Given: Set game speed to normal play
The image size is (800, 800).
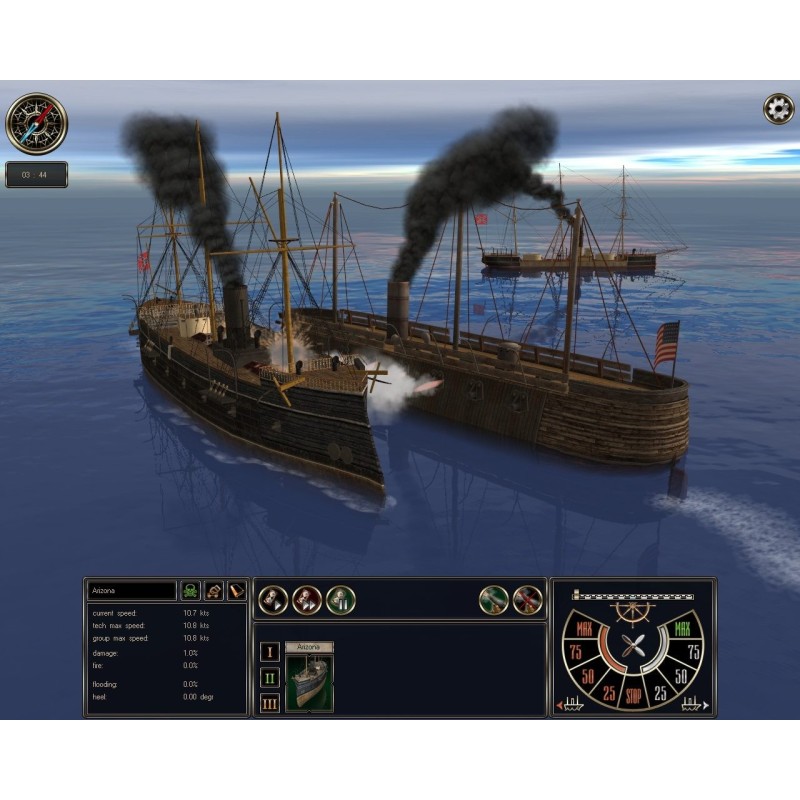Looking at the screenshot, I should [x=273, y=599].
